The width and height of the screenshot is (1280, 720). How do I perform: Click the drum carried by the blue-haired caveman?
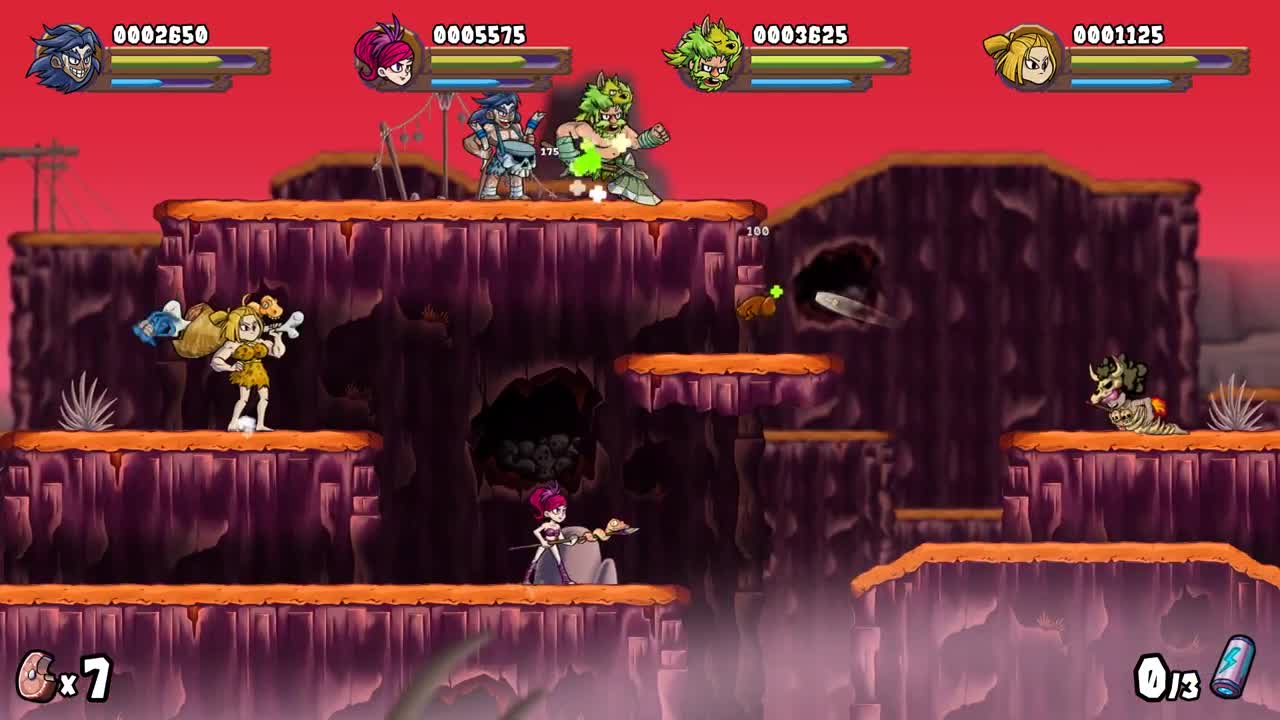tap(513, 158)
